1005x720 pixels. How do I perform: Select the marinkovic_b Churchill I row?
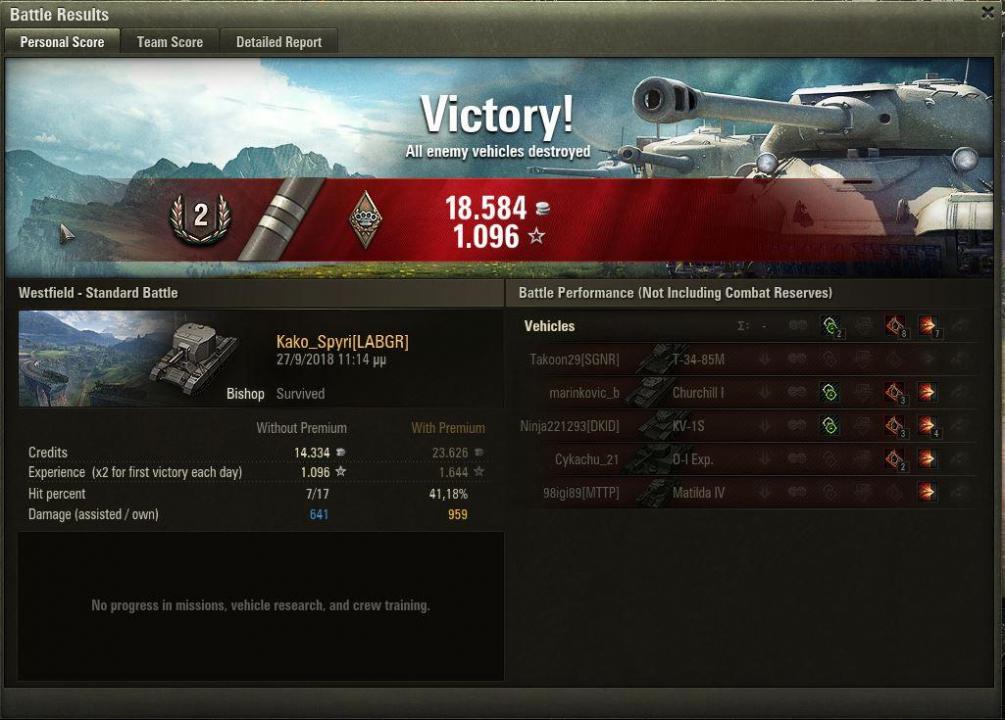[750, 393]
